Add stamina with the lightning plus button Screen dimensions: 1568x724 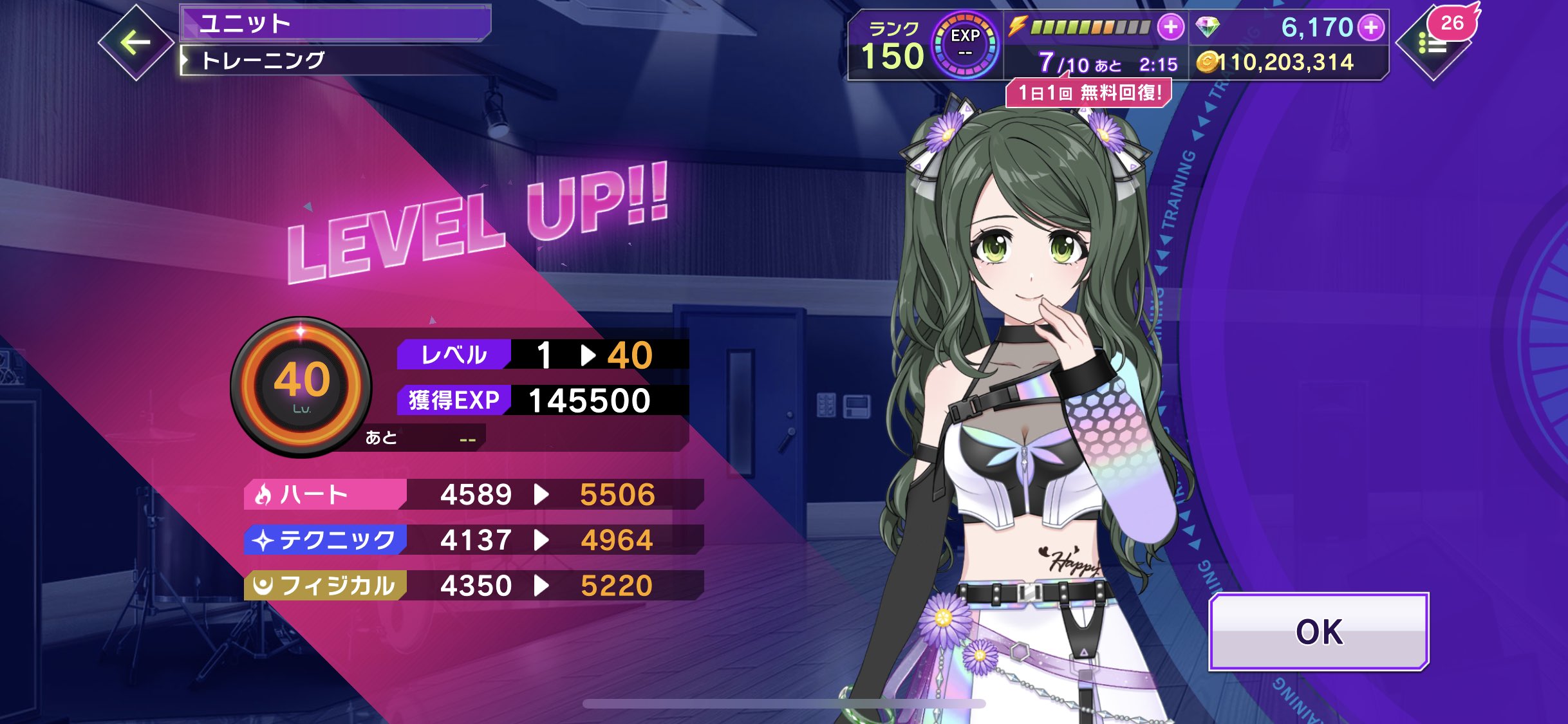1170,27
